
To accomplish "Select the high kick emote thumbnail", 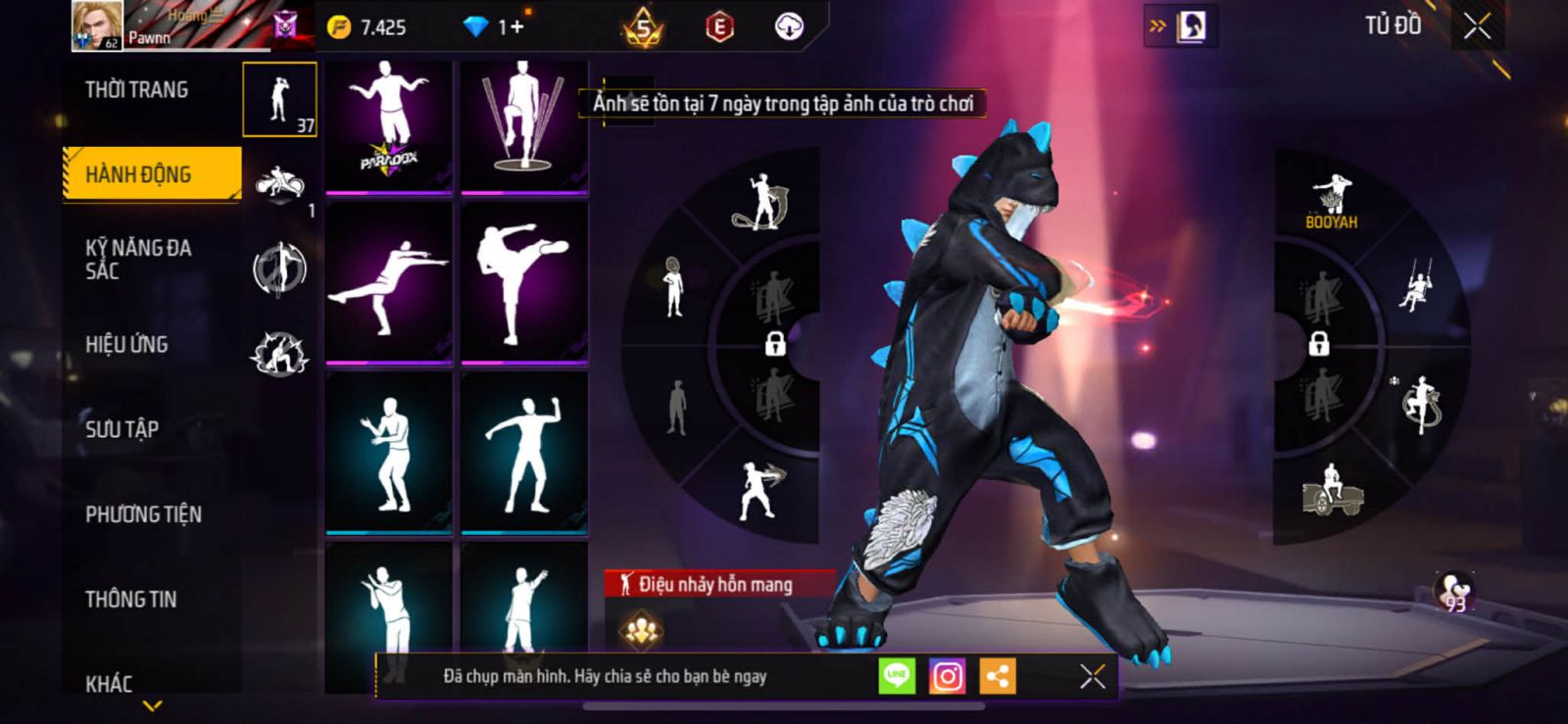I will (x=524, y=282).
